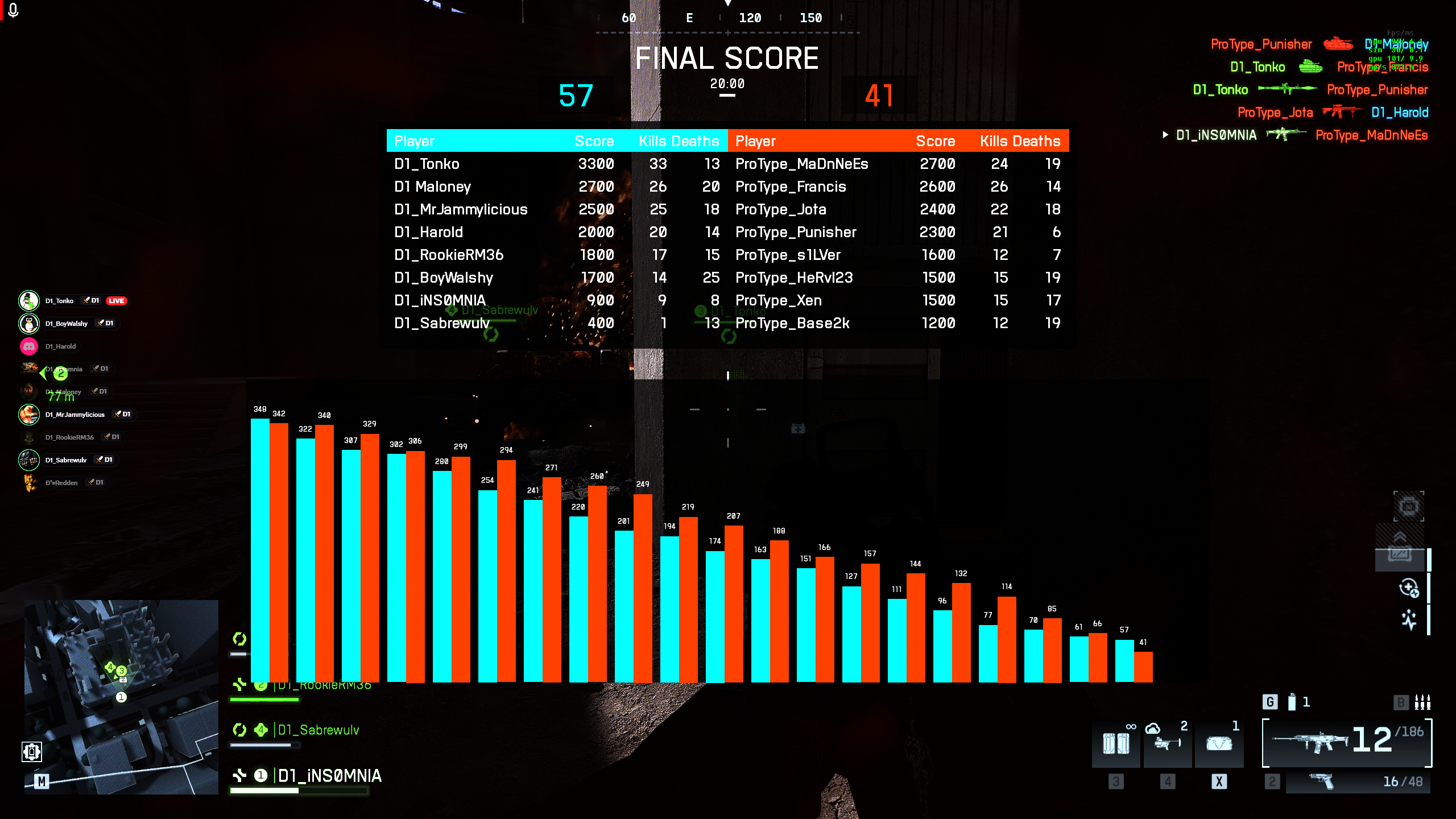Screen dimensions: 1456x819
Task: Click D1_Tonko in the Discord voice overlay
Action: (59, 301)
